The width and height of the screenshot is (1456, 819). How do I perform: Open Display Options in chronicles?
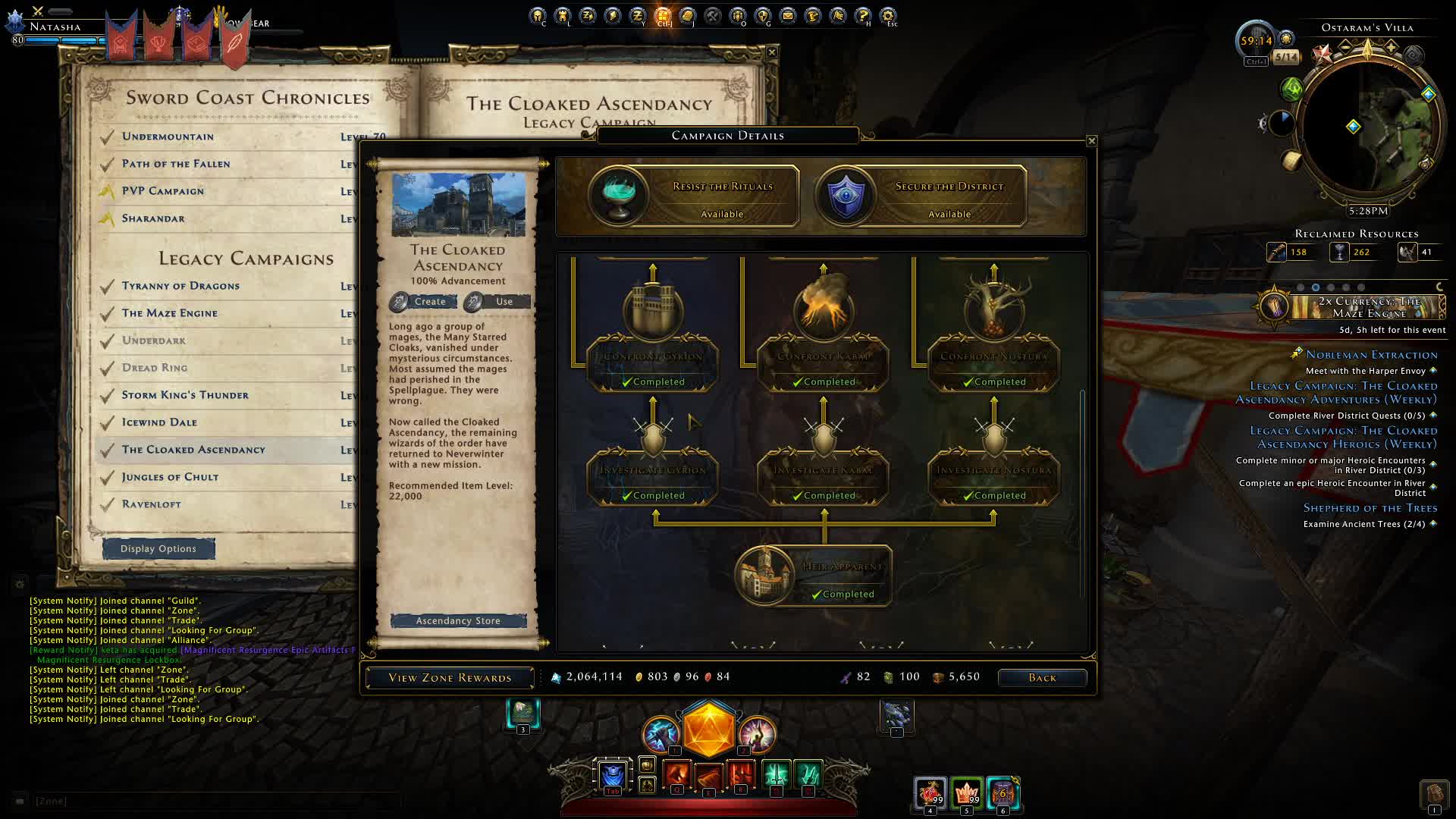pyautogui.click(x=158, y=549)
